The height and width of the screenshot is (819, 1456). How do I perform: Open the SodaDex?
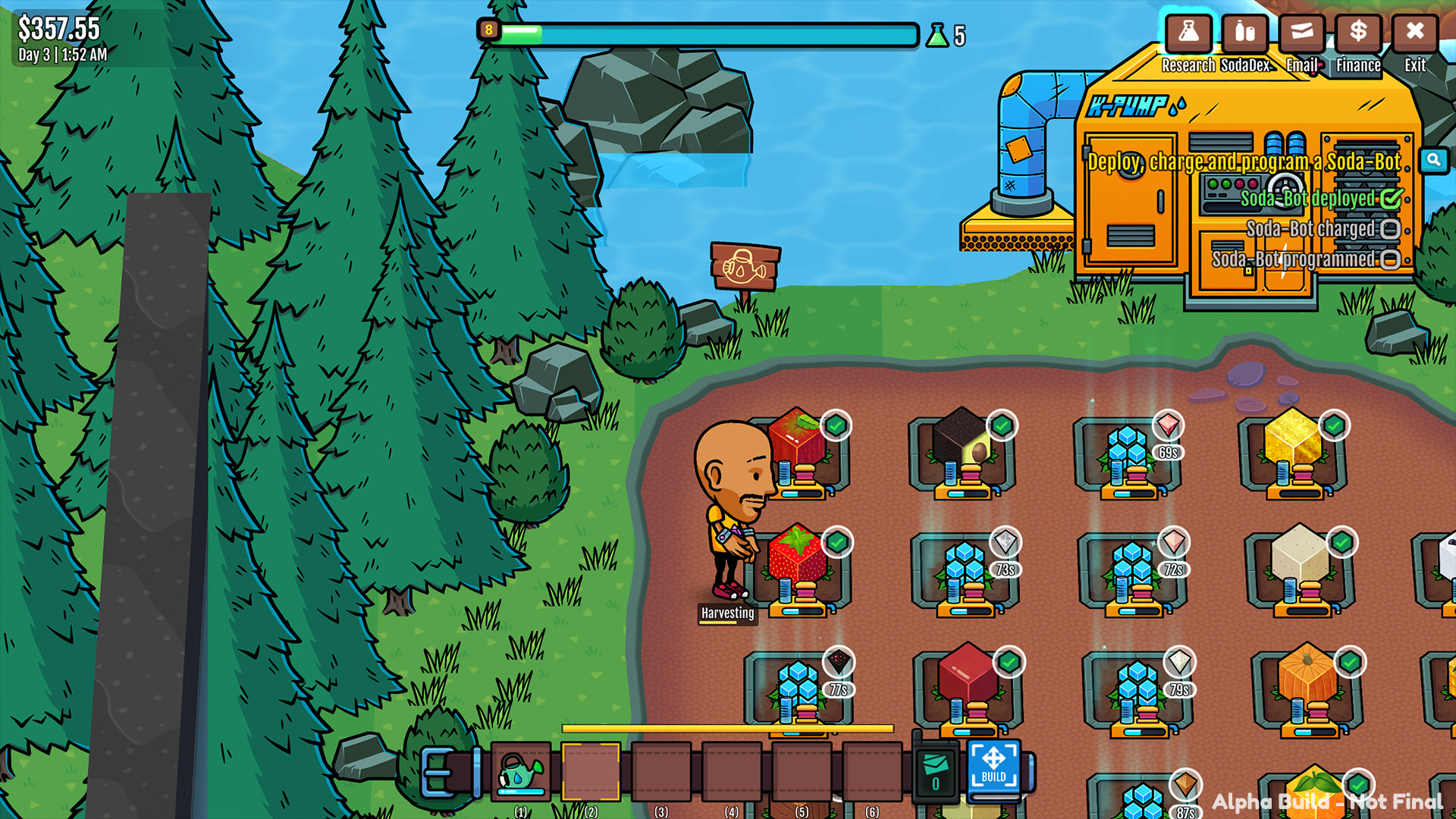1244,33
